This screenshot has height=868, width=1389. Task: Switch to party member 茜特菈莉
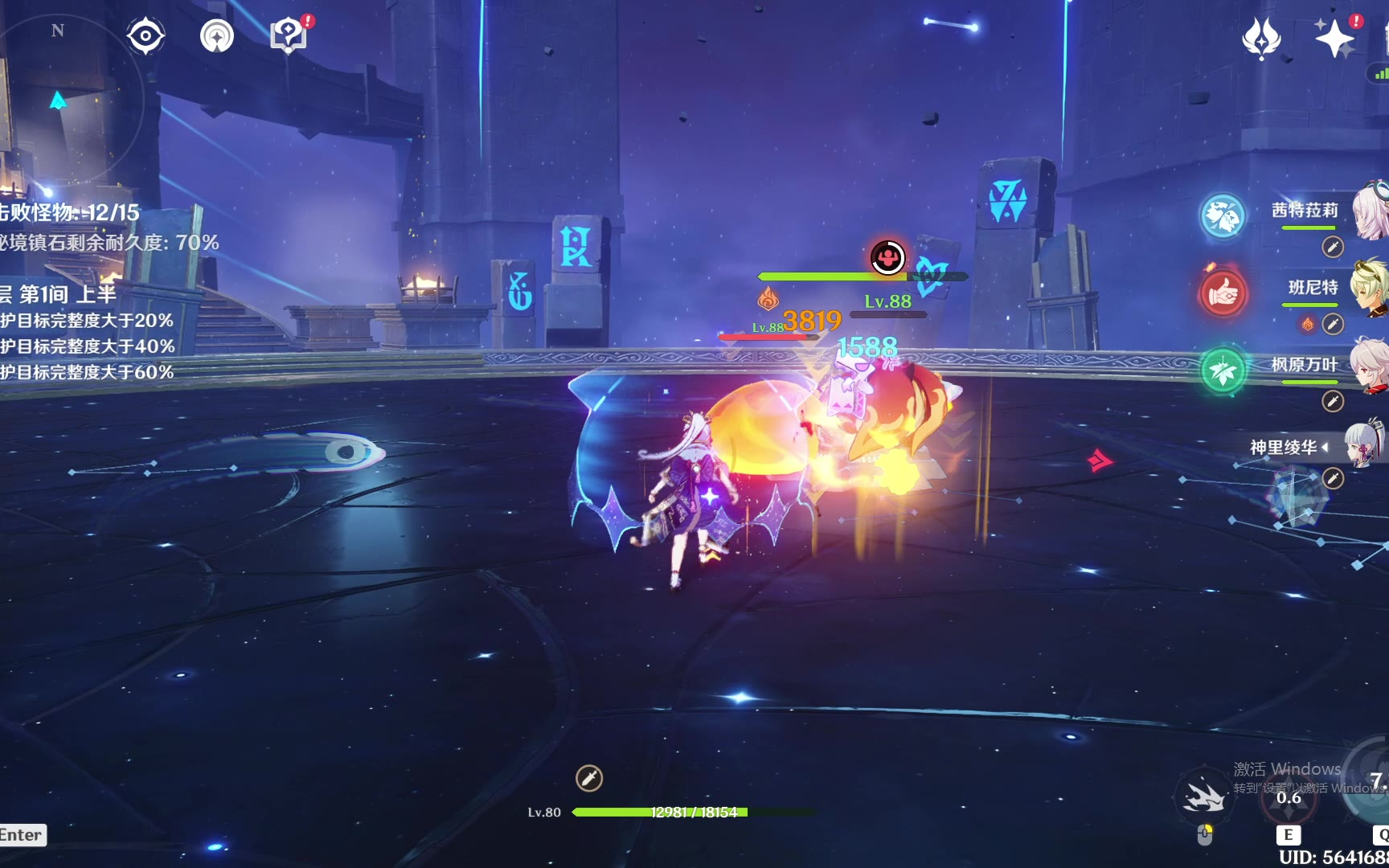coord(1305,211)
